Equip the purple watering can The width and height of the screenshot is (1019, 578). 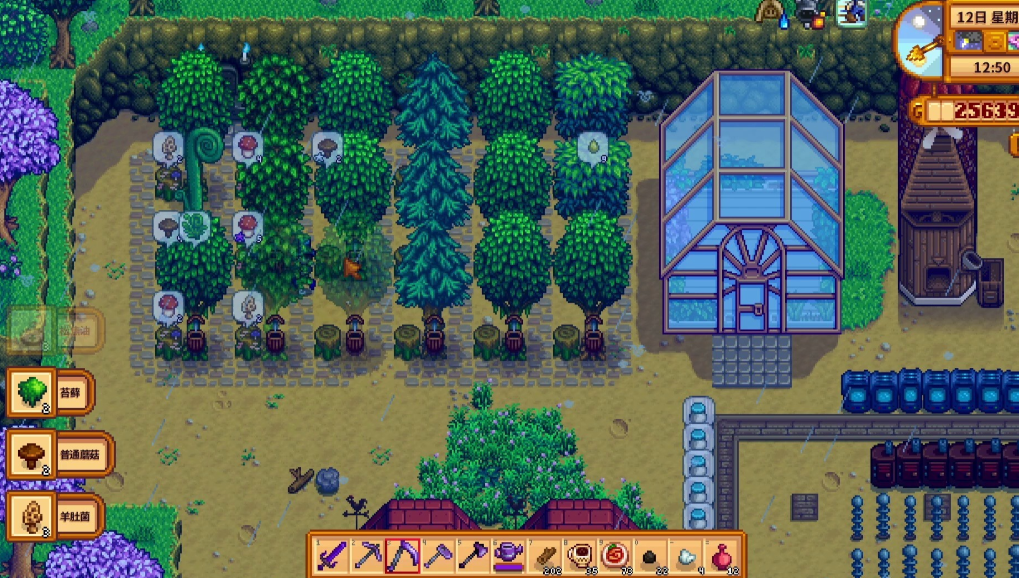click(508, 555)
